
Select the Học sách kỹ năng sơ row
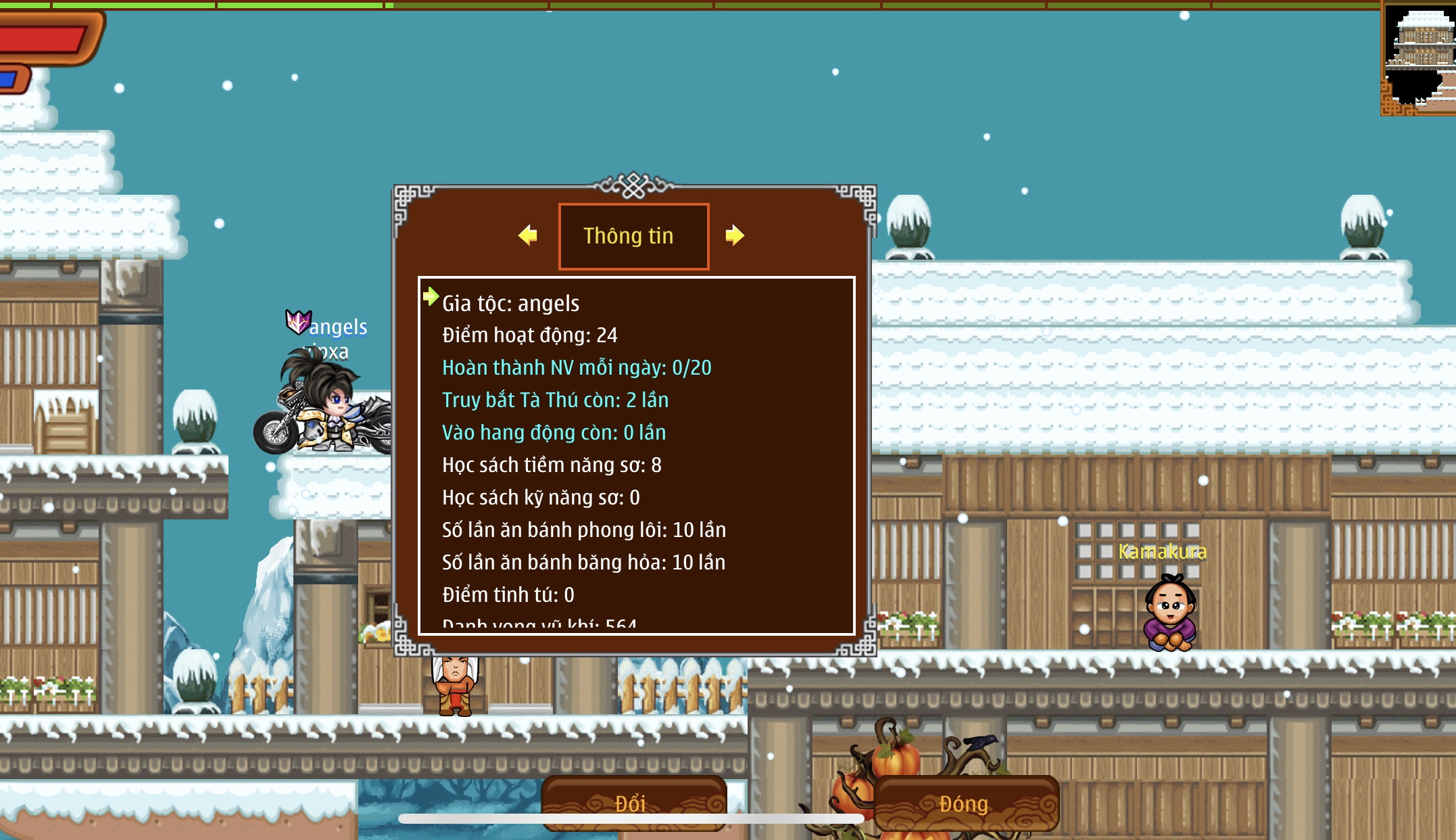click(541, 497)
